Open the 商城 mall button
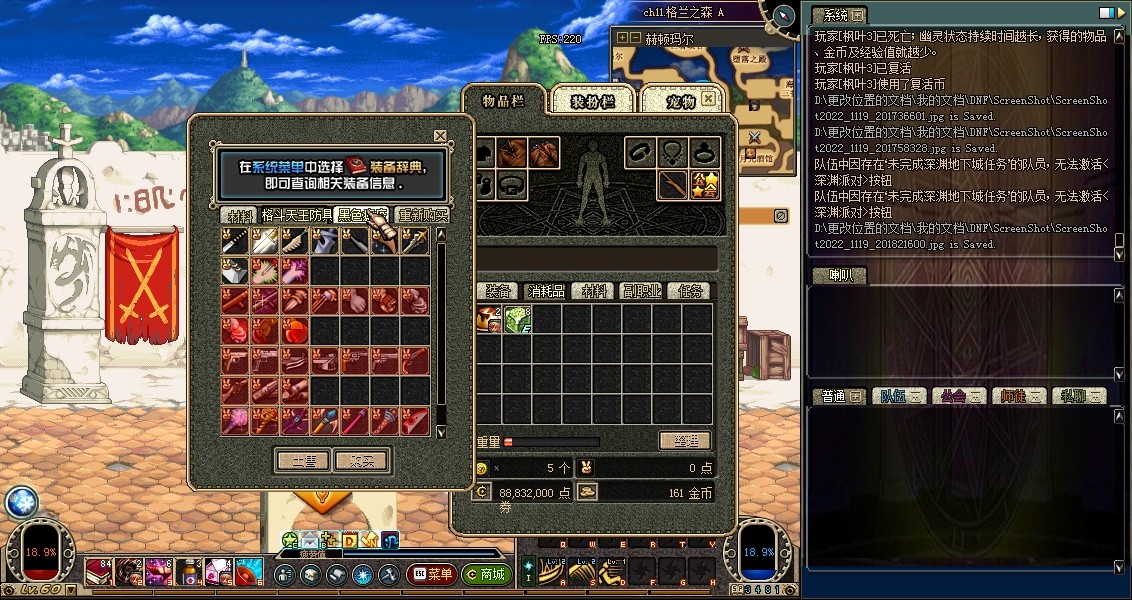The width and height of the screenshot is (1132, 600). pos(486,575)
